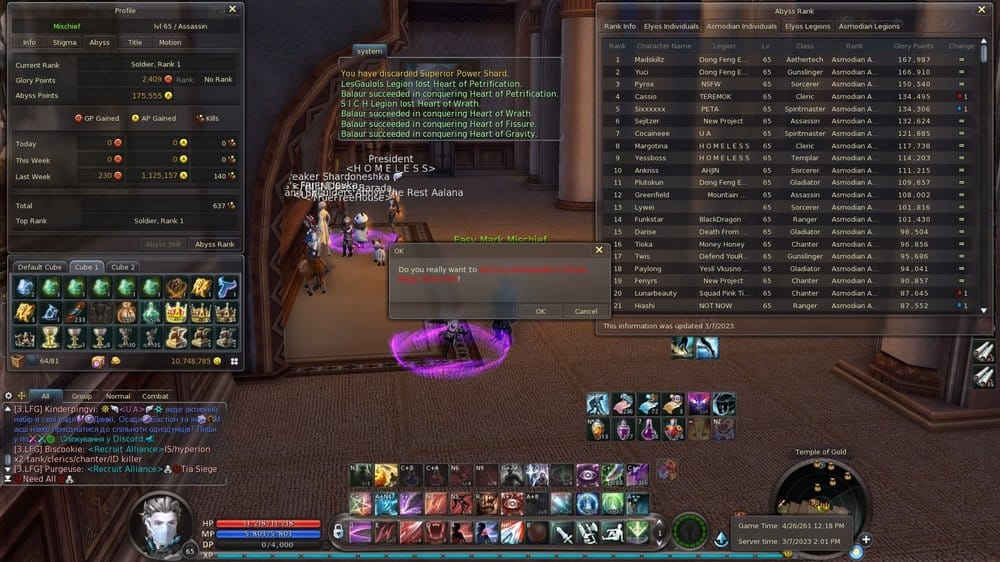This screenshot has width=1000, height=562.
Task: Close the confirmation dialog with its X
Action: click(599, 250)
